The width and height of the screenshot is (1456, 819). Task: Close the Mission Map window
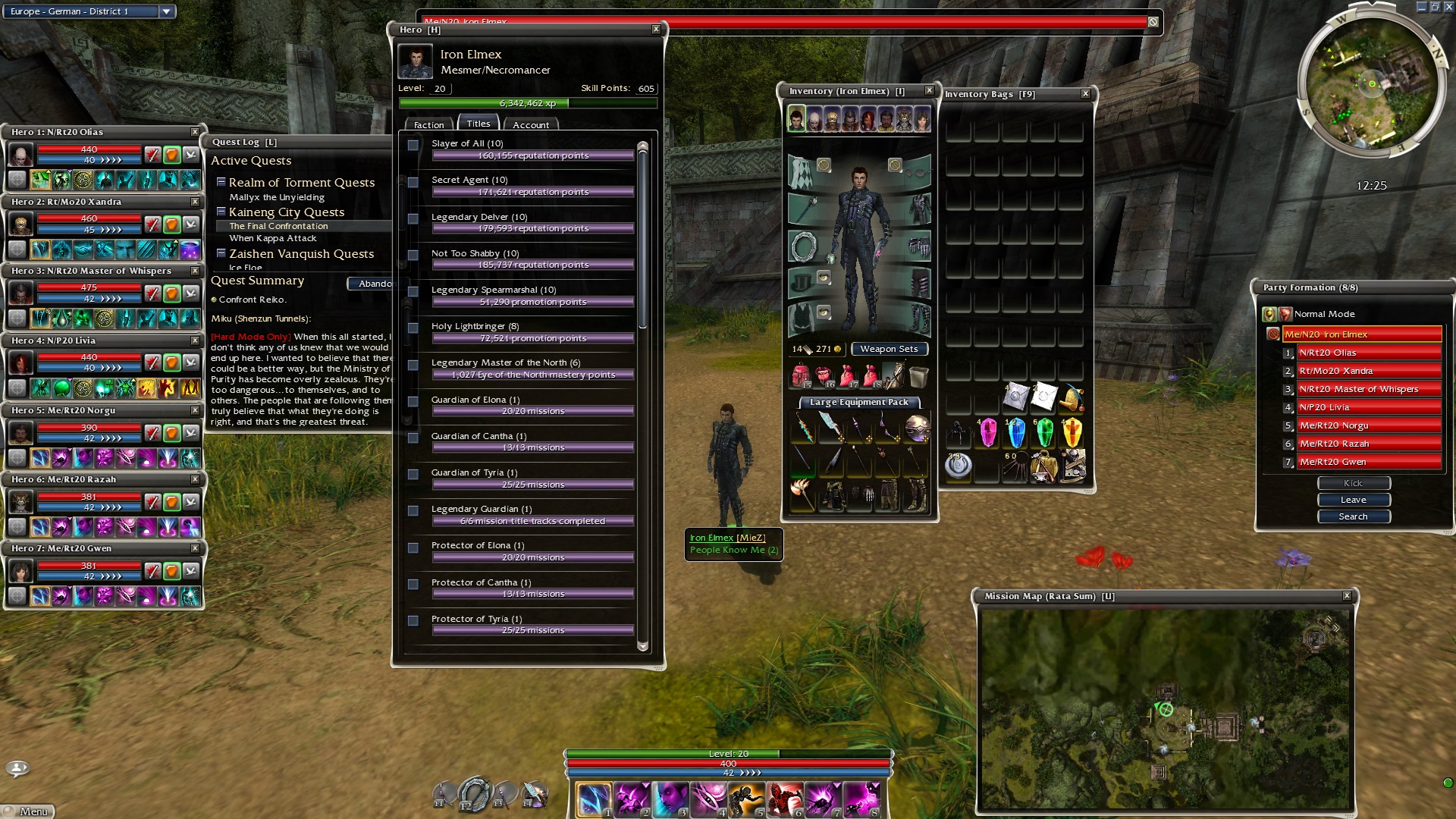(1347, 596)
